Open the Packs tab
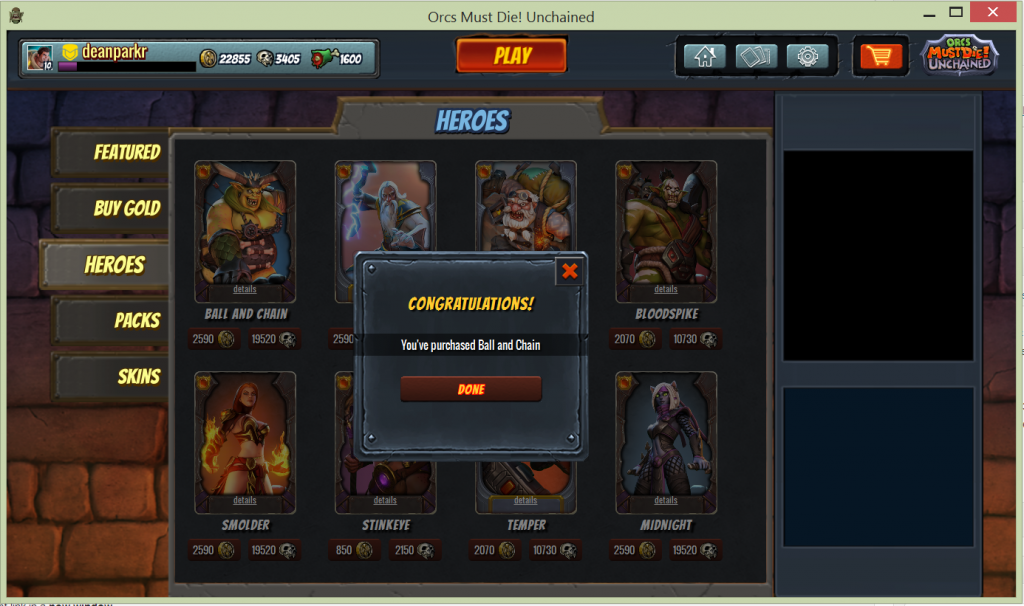Image resolution: width=1024 pixels, height=606 pixels. pos(111,321)
